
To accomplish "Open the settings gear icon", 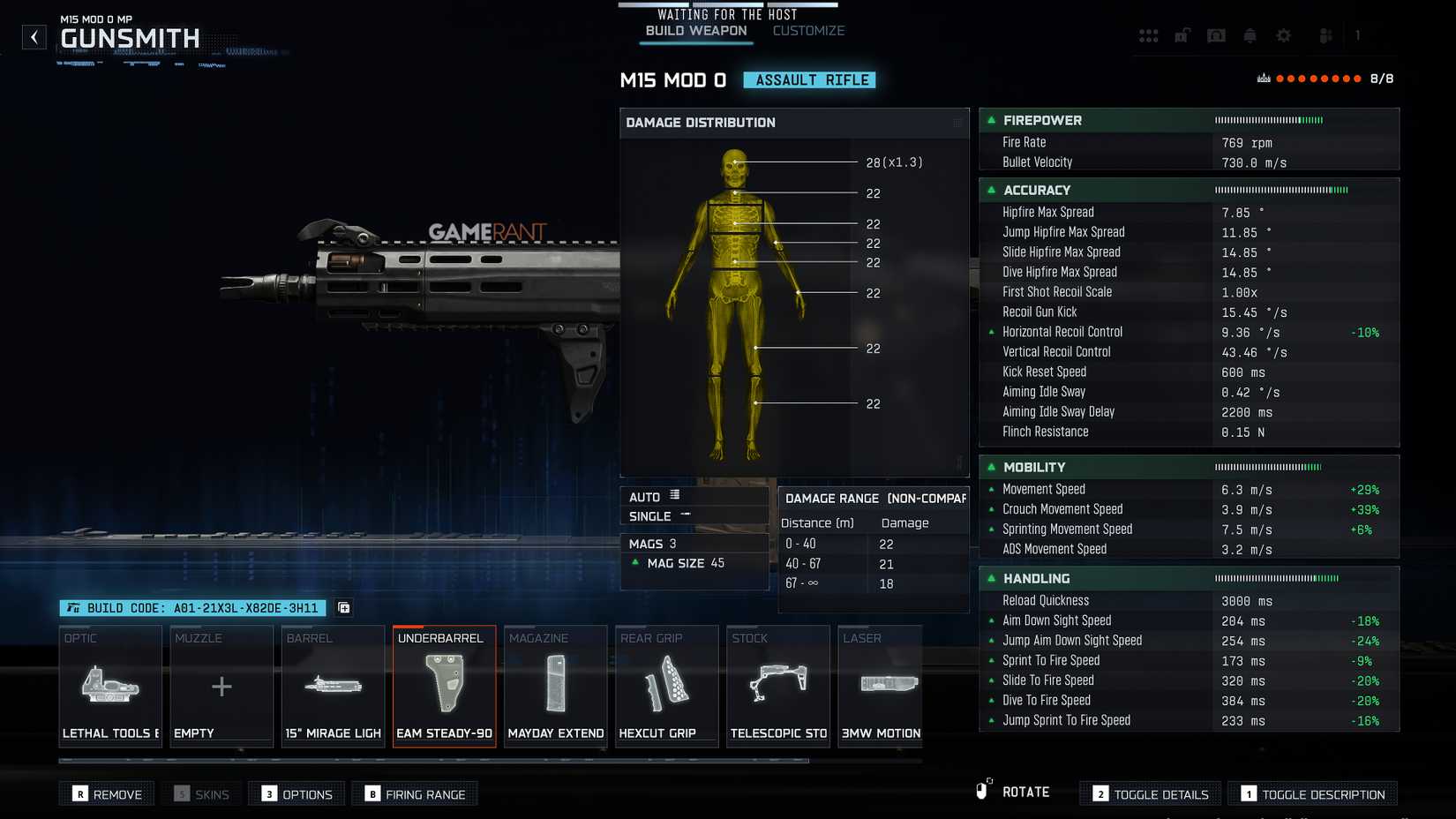I will point(1284,35).
